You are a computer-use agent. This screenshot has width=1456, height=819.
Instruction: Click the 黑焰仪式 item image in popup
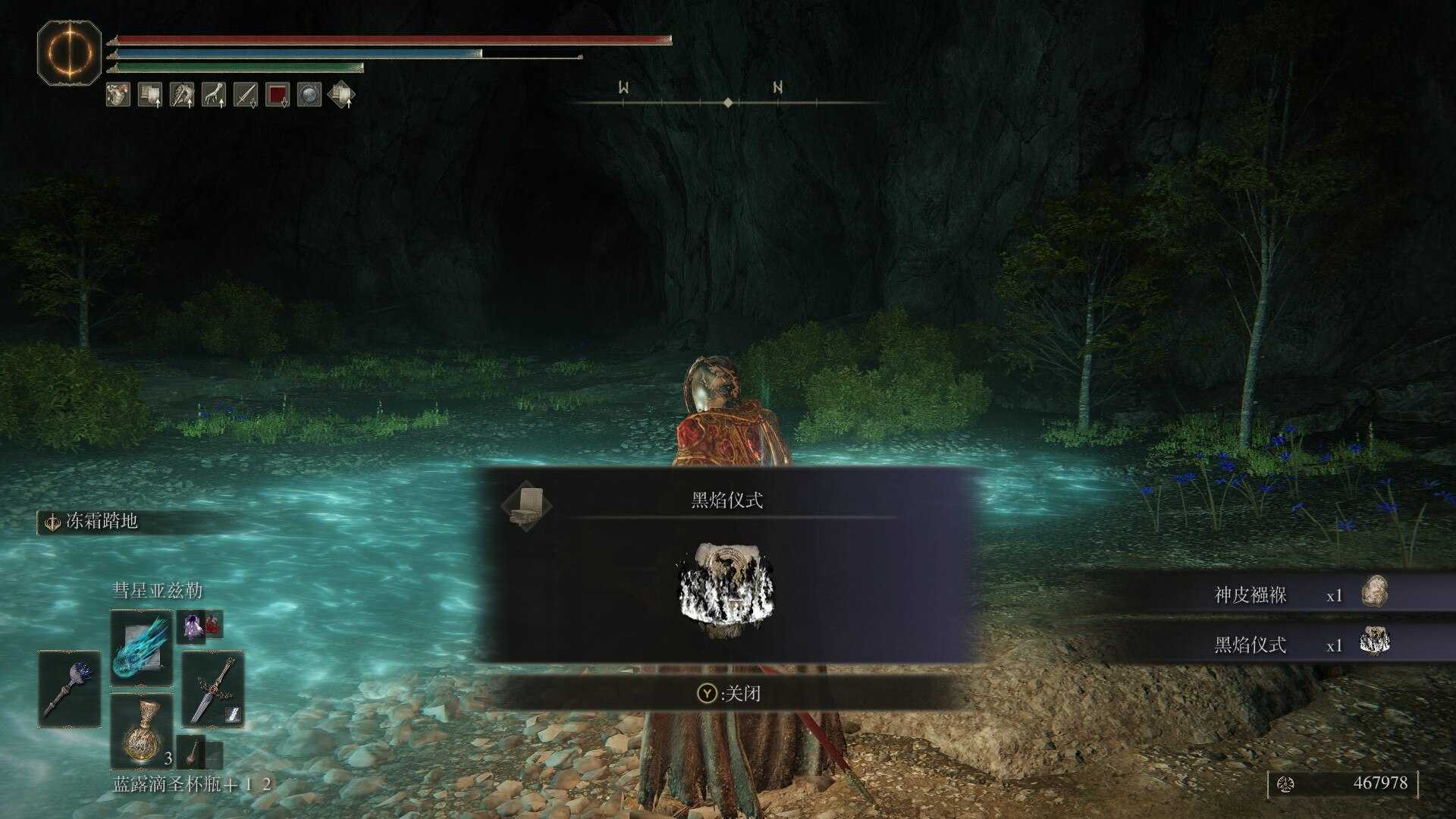[x=726, y=590]
